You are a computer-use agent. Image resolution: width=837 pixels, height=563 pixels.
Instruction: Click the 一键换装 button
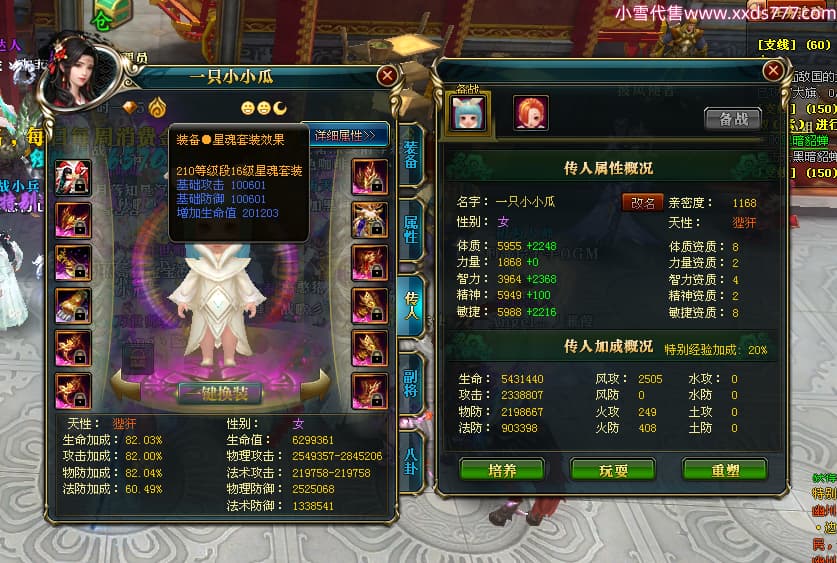219,393
